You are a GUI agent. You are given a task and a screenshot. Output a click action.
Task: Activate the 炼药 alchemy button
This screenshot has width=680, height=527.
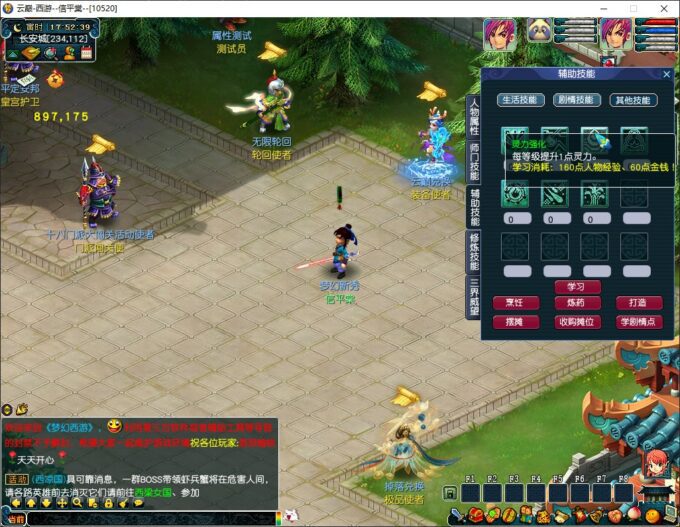pos(577,303)
